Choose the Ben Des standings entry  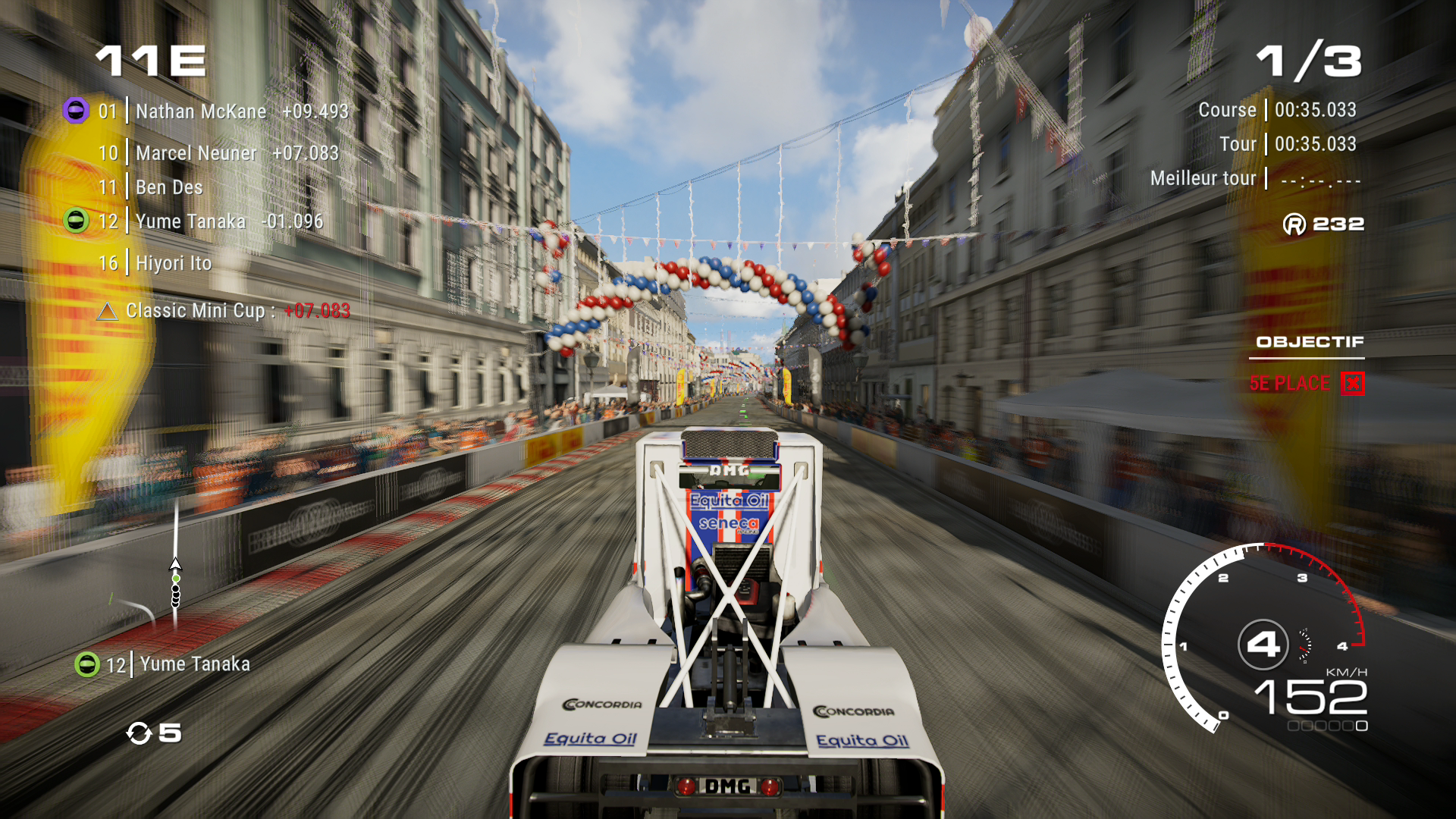tap(168, 187)
